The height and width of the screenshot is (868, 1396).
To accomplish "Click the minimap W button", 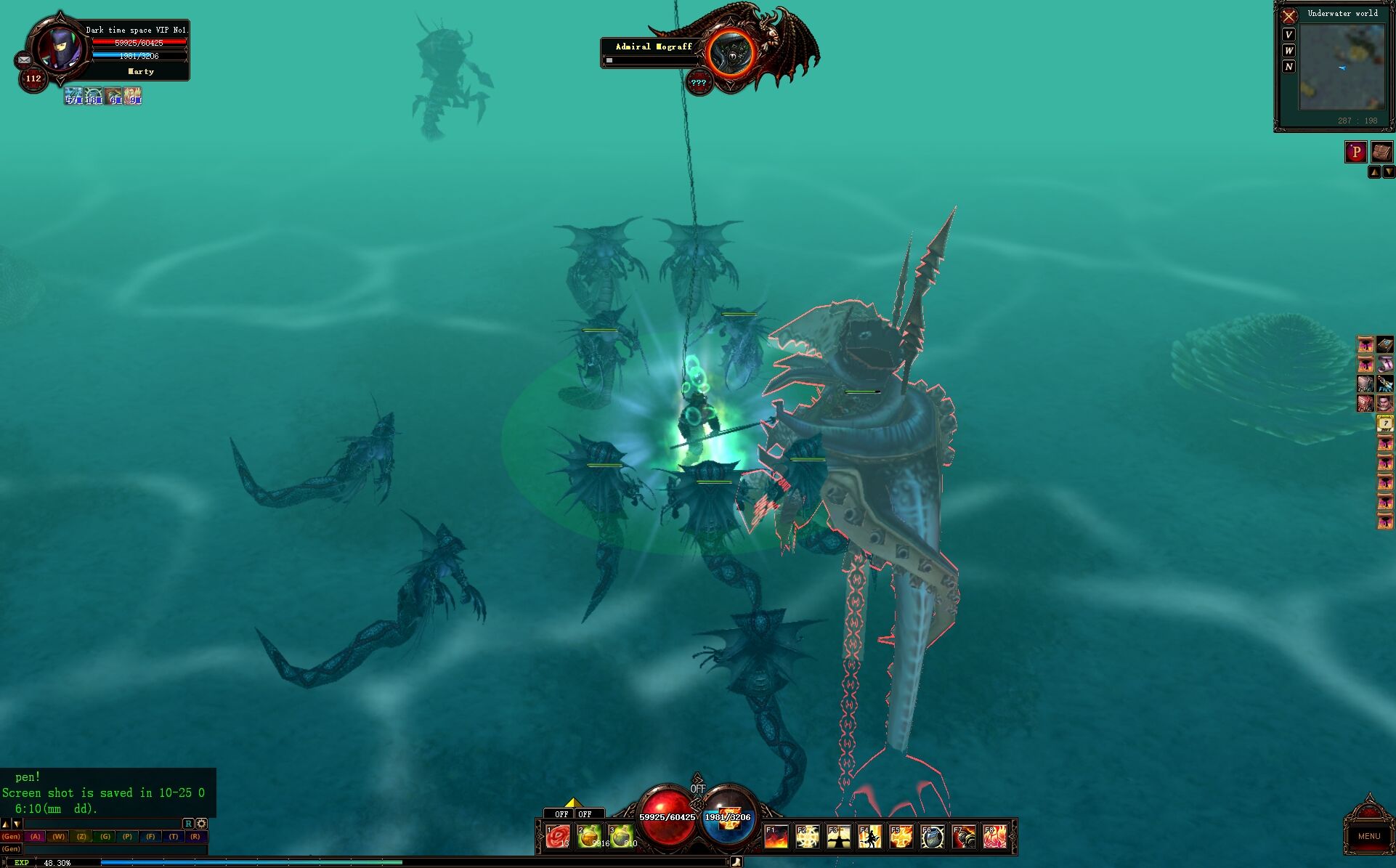I will tap(1289, 51).
